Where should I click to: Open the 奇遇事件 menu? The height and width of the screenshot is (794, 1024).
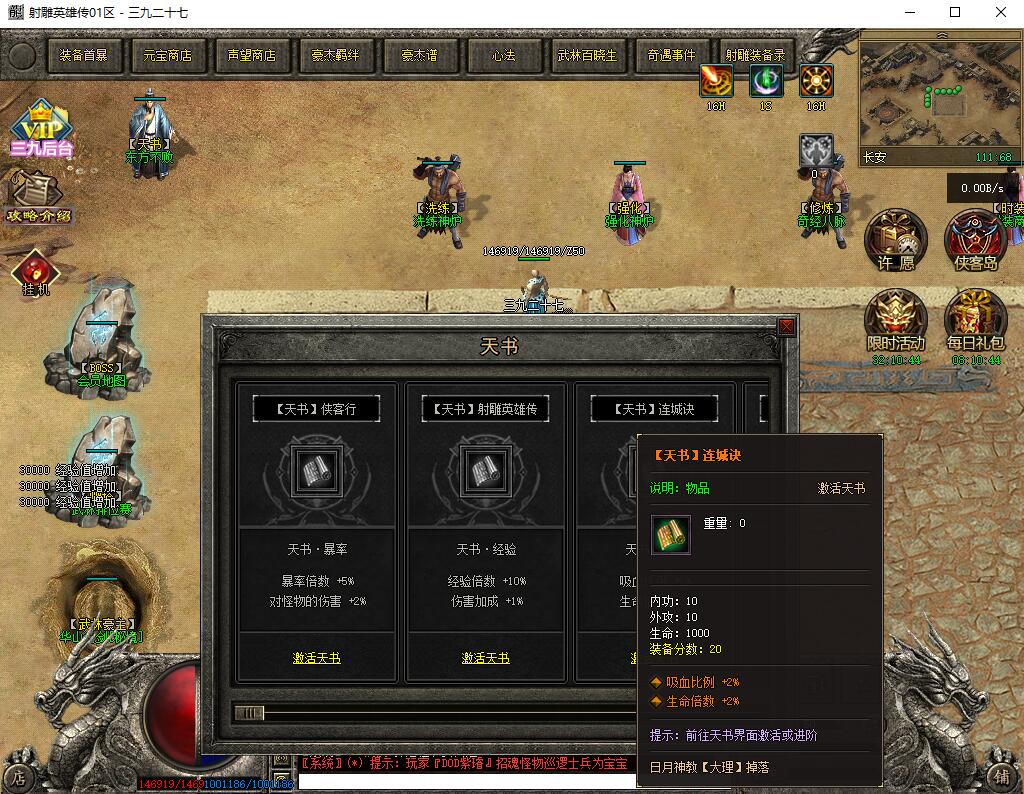672,55
